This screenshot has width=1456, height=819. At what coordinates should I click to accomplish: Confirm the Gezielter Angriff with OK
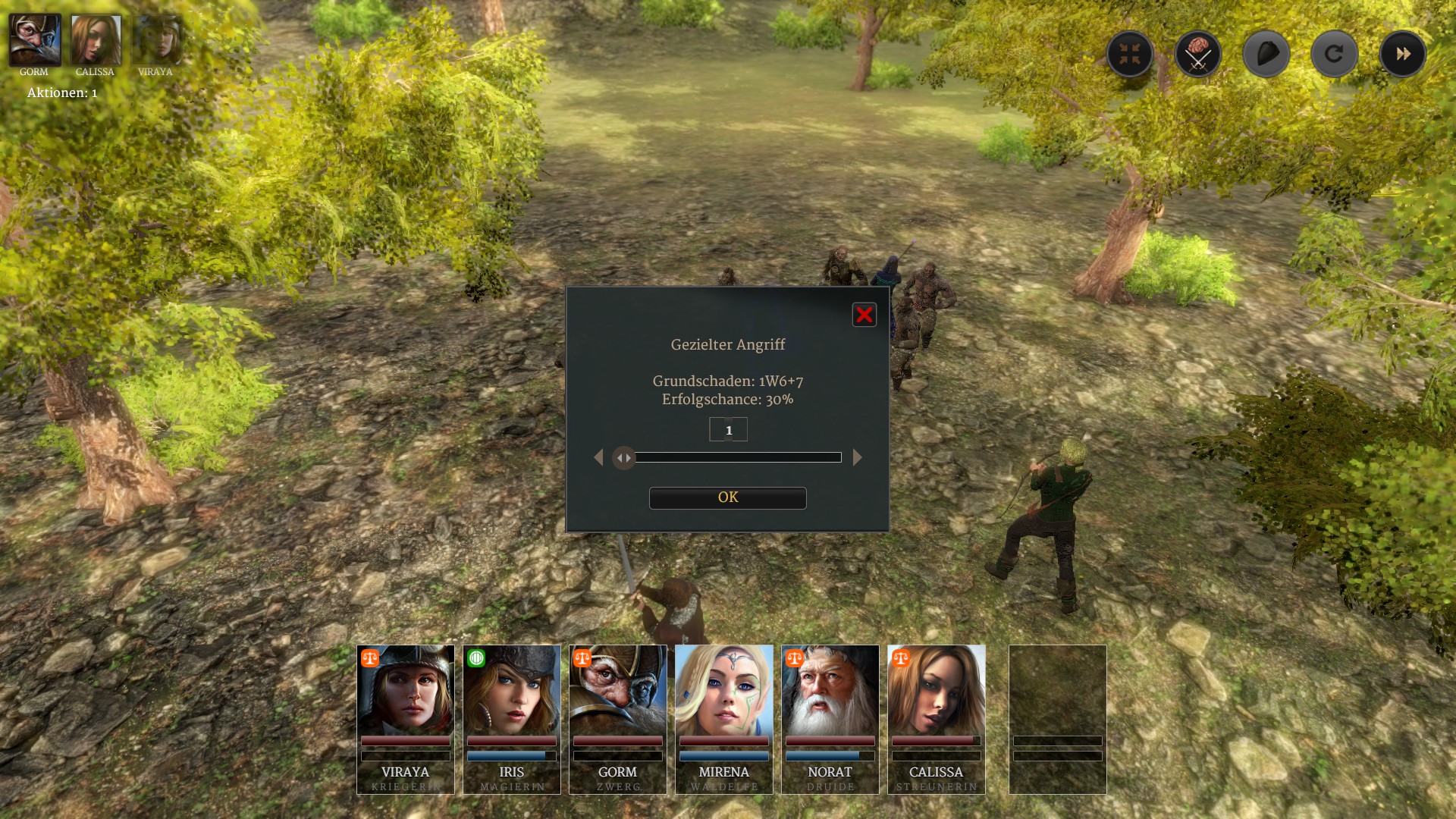pos(727,497)
